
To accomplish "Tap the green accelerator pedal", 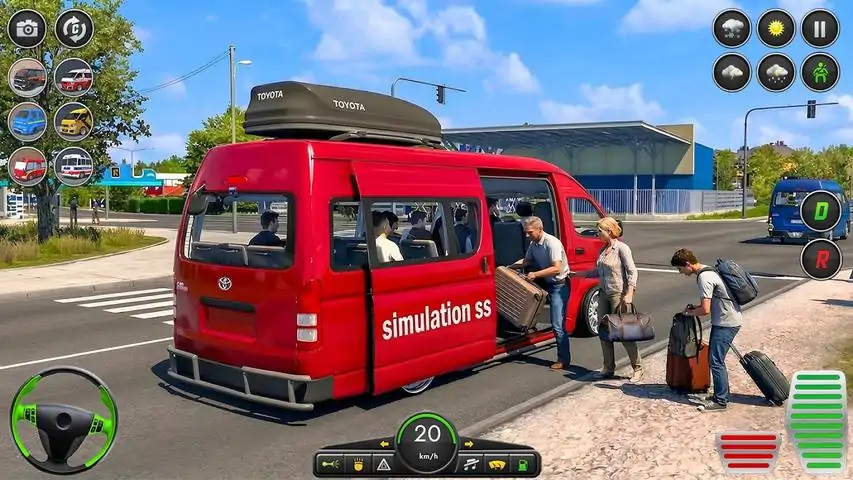I will 817,421.
